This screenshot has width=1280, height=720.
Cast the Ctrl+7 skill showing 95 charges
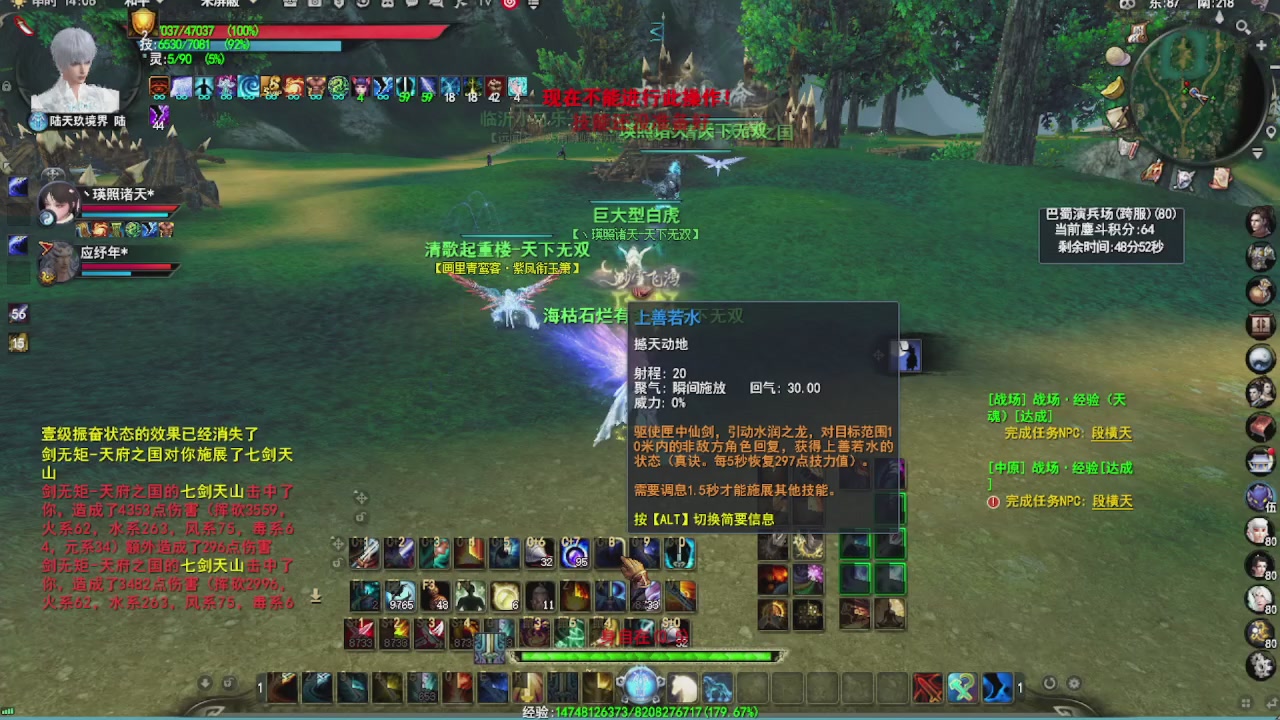tap(572, 553)
